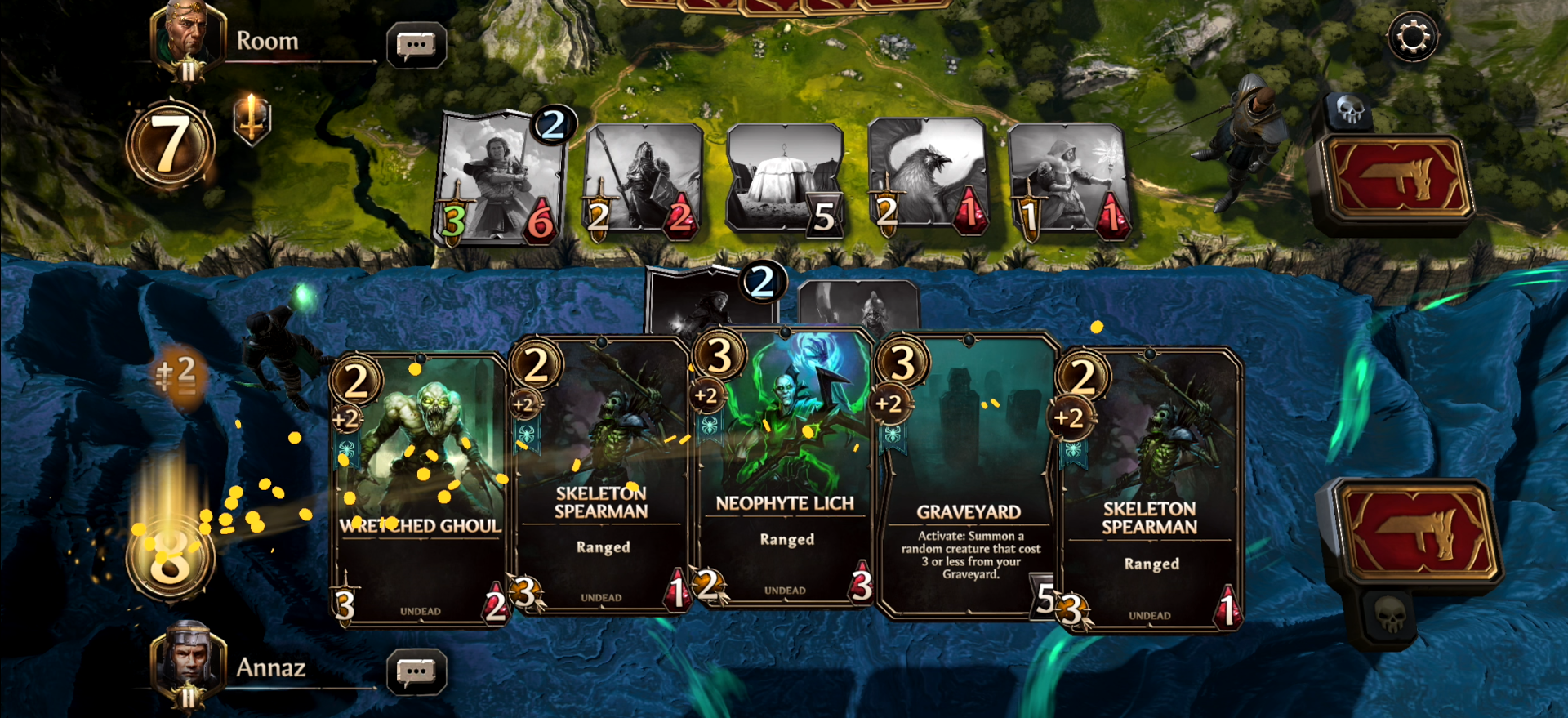Viewport: 1568px width, 718px height.
Task: Select the enemy tent building card
Action: pyautogui.click(x=784, y=177)
